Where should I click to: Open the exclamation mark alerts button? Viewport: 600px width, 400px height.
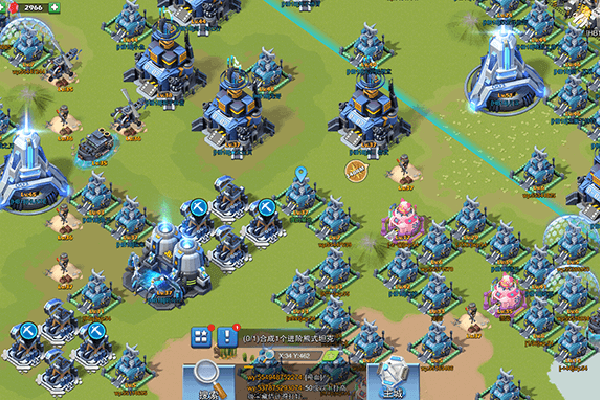[x=227, y=336]
